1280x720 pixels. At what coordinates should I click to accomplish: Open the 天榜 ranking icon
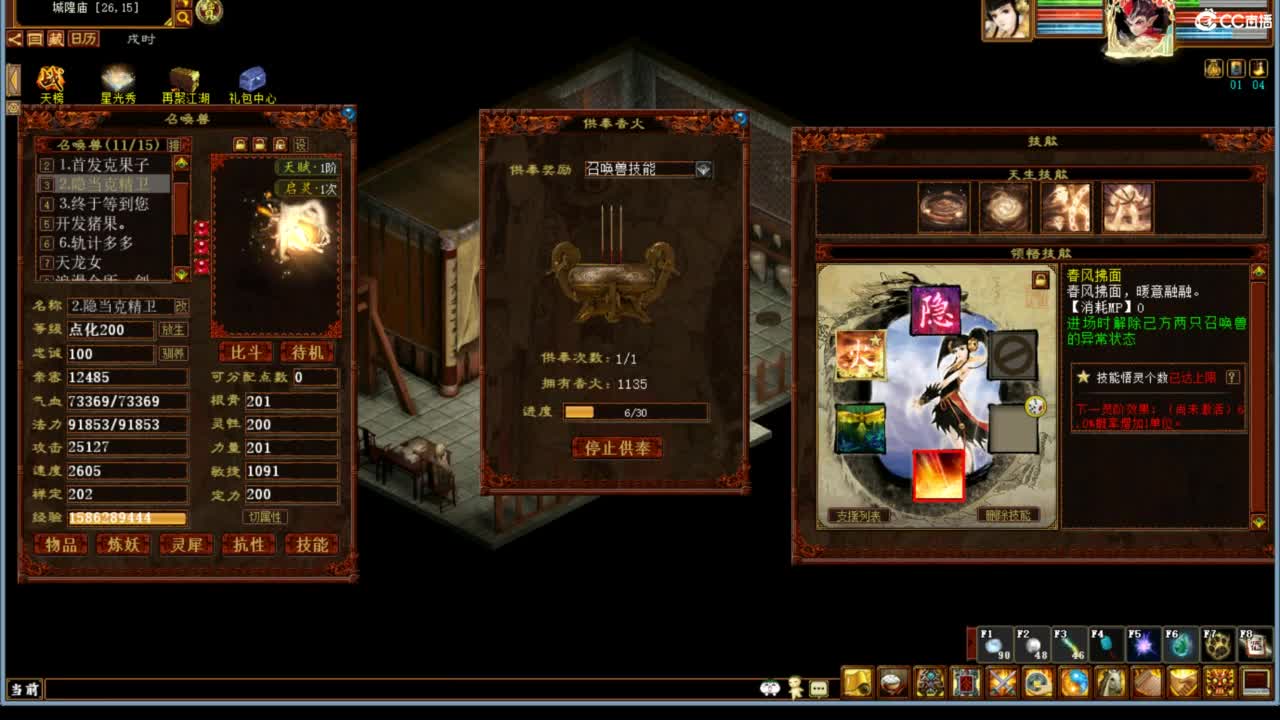coord(50,80)
